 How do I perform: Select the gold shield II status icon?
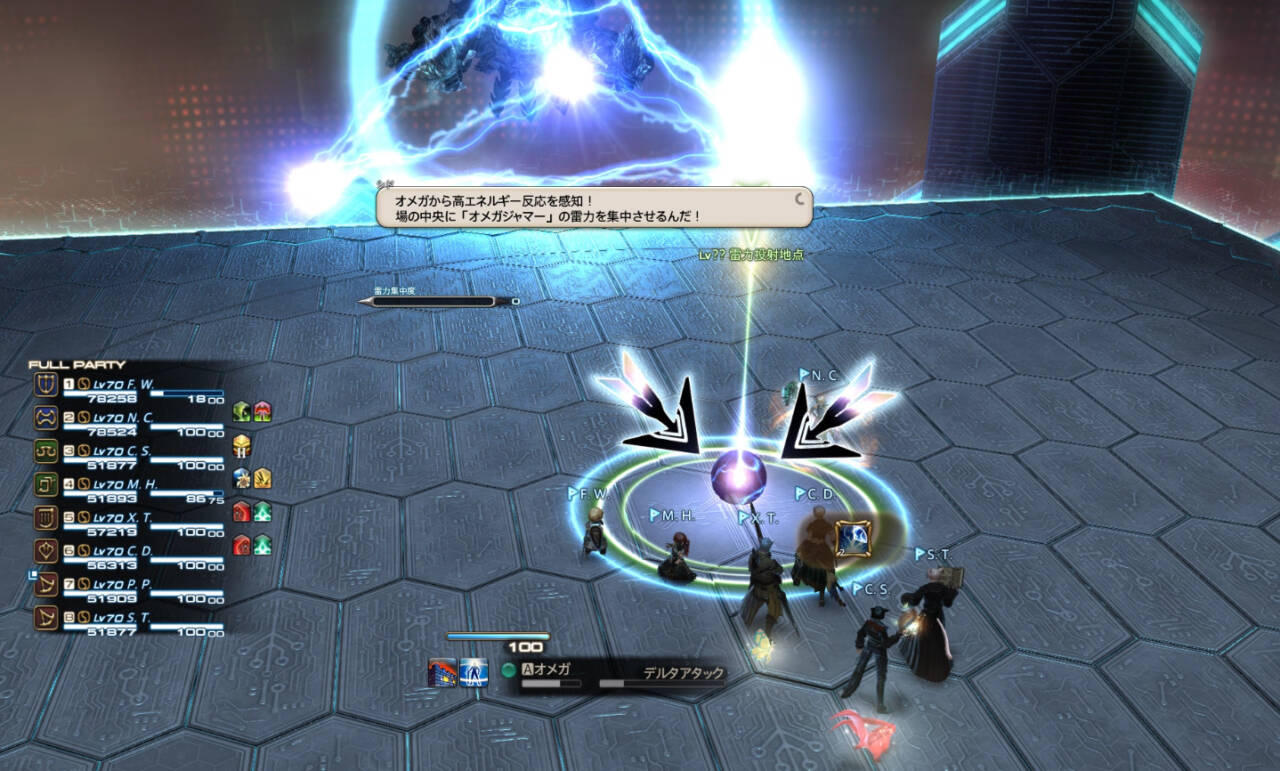[241, 445]
